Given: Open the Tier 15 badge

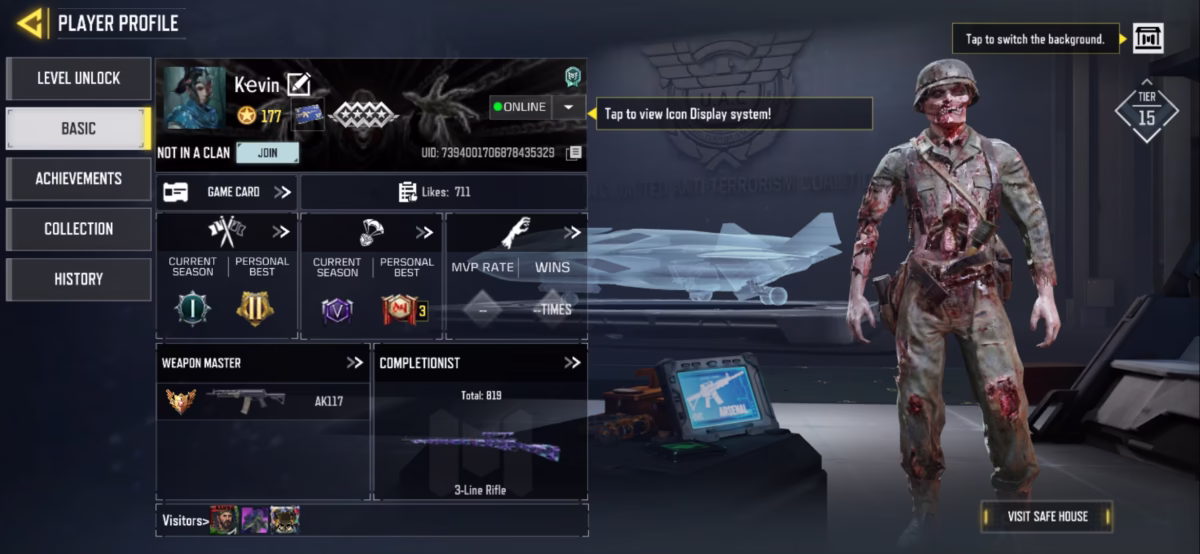Looking at the screenshot, I should 1146,111.
